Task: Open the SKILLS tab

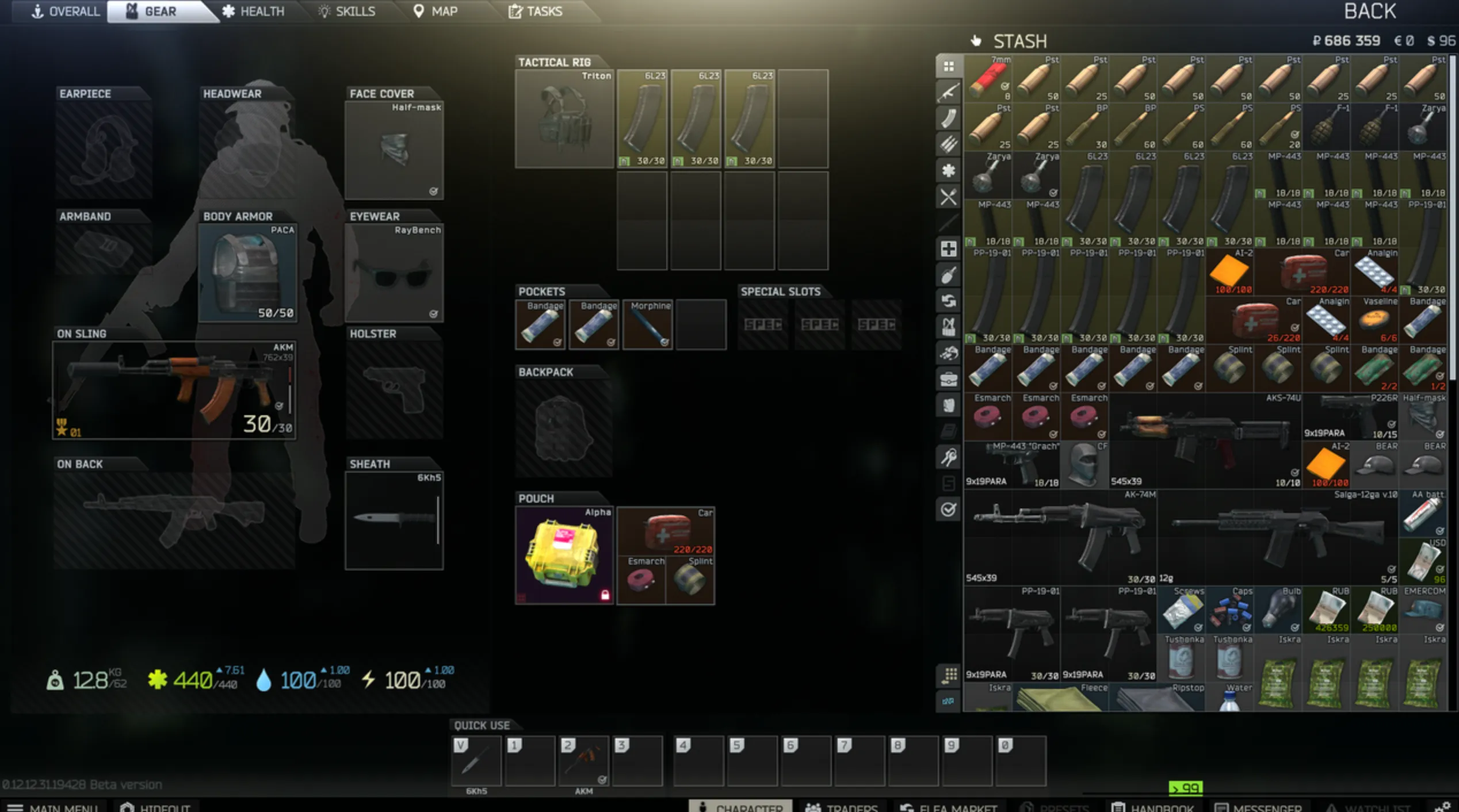Action: coord(347,11)
